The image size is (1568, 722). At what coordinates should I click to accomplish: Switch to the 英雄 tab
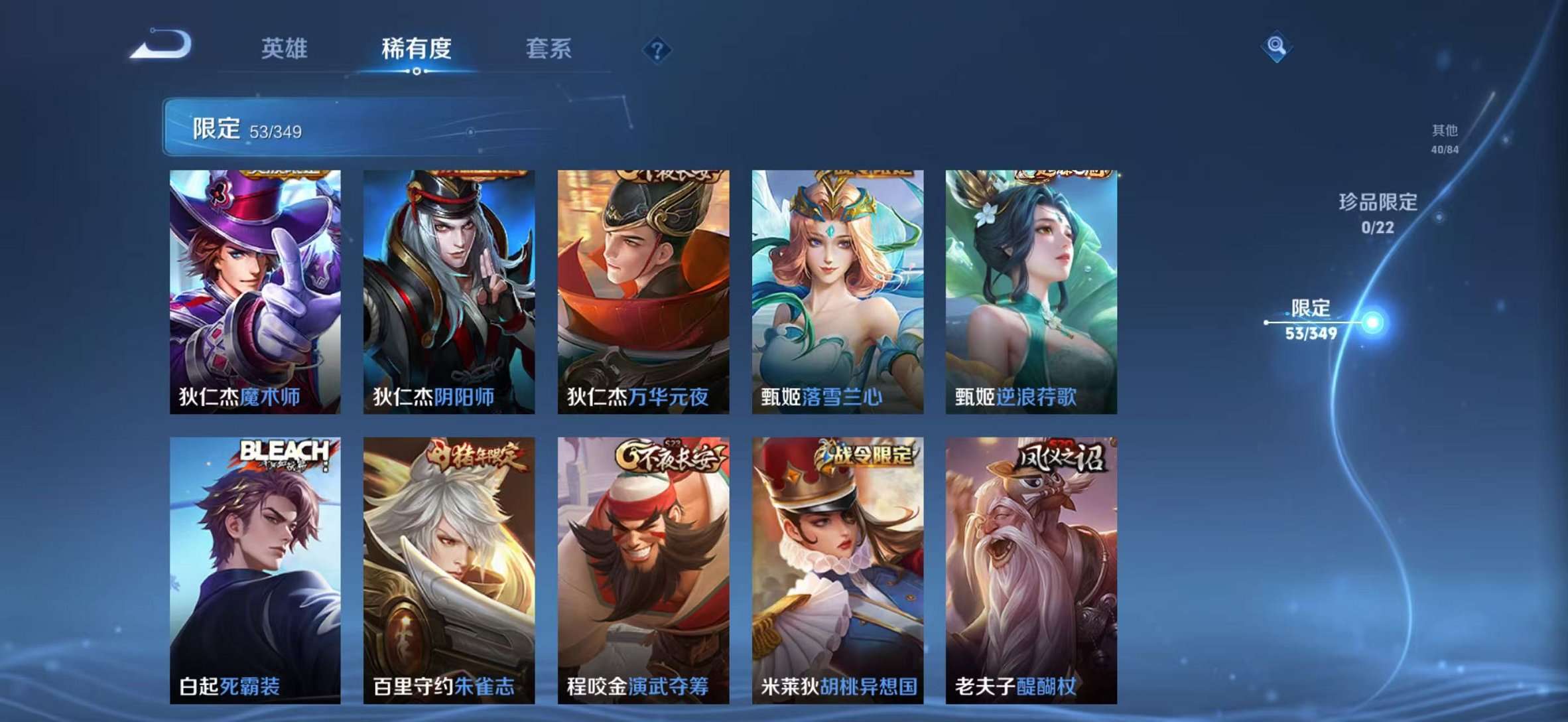coord(285,48)
